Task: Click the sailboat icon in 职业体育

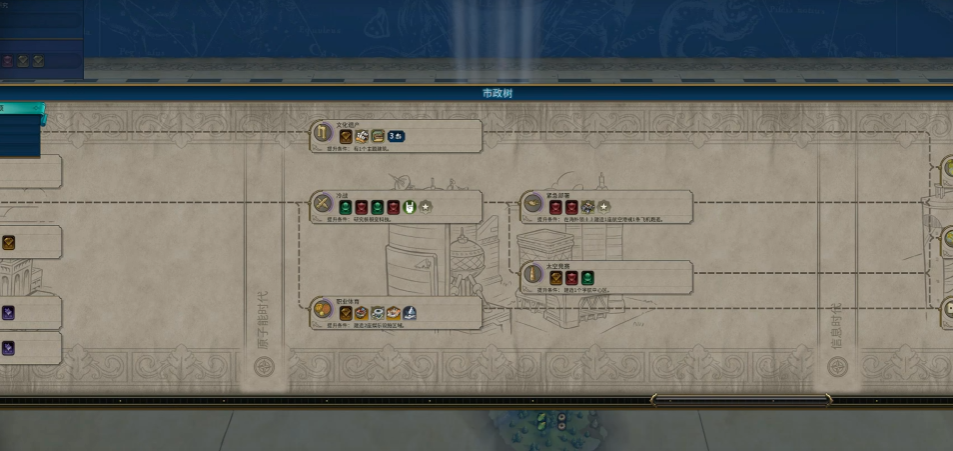Action: 410,313
